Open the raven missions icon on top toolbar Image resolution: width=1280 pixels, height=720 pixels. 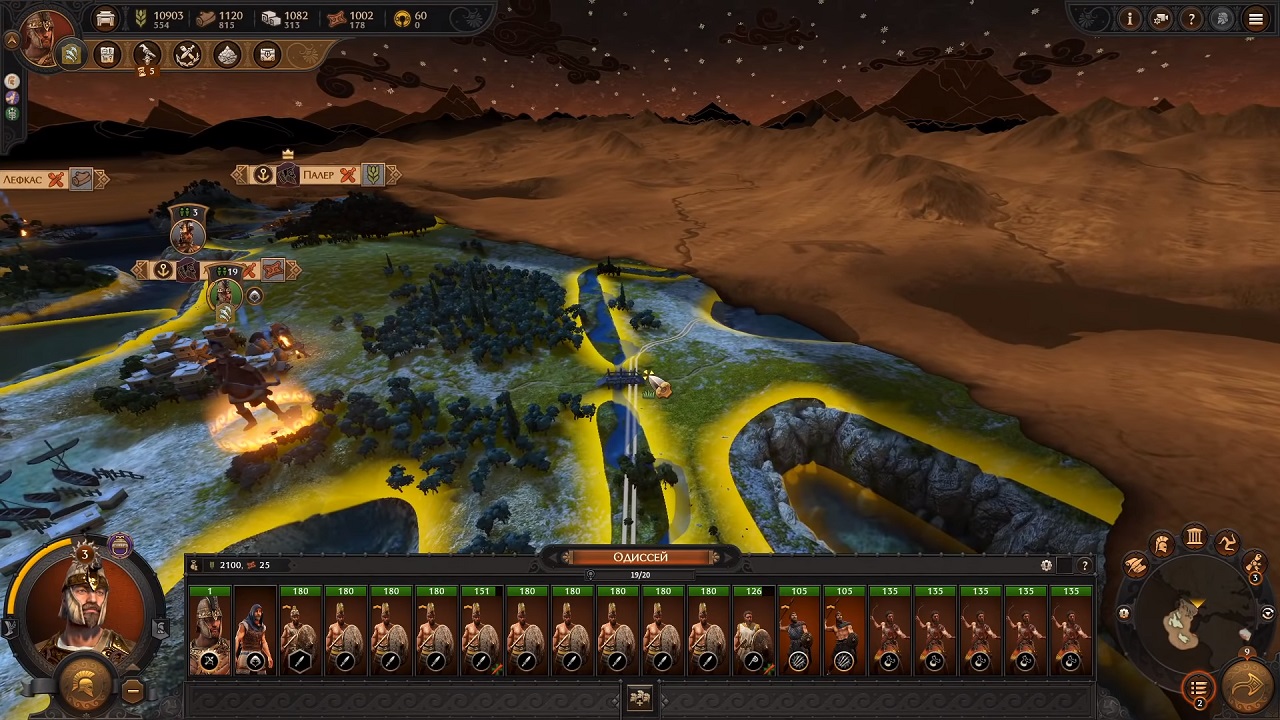click(147, 55)
